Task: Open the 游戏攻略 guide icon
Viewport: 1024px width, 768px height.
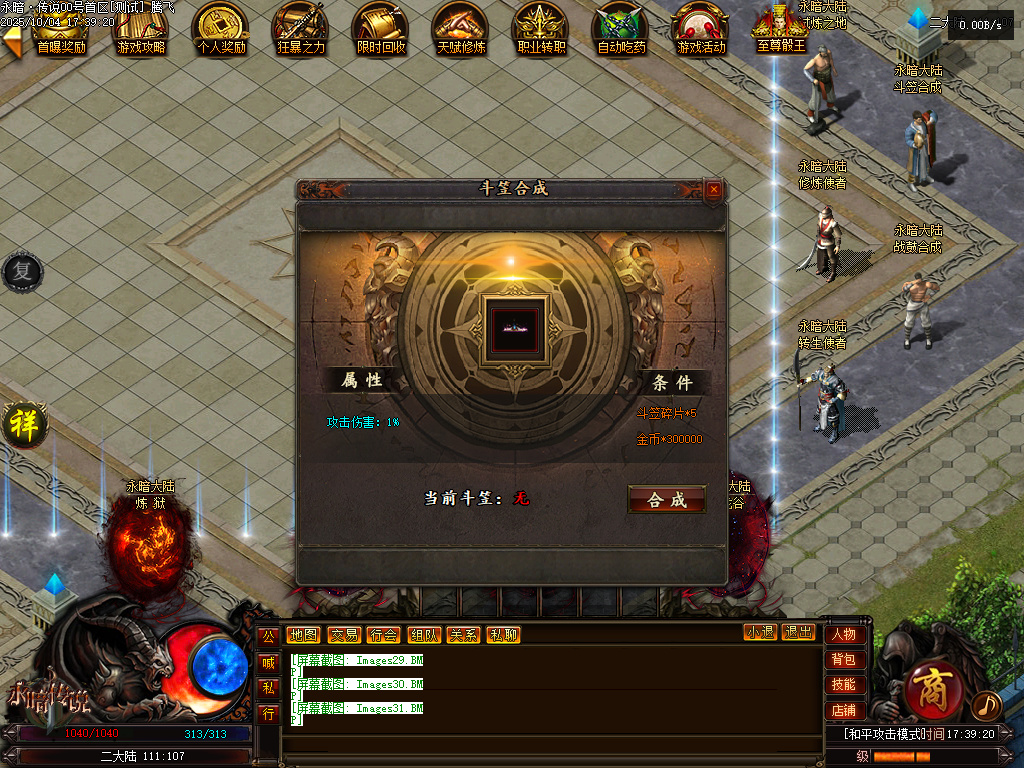Action: pos(141,29)
